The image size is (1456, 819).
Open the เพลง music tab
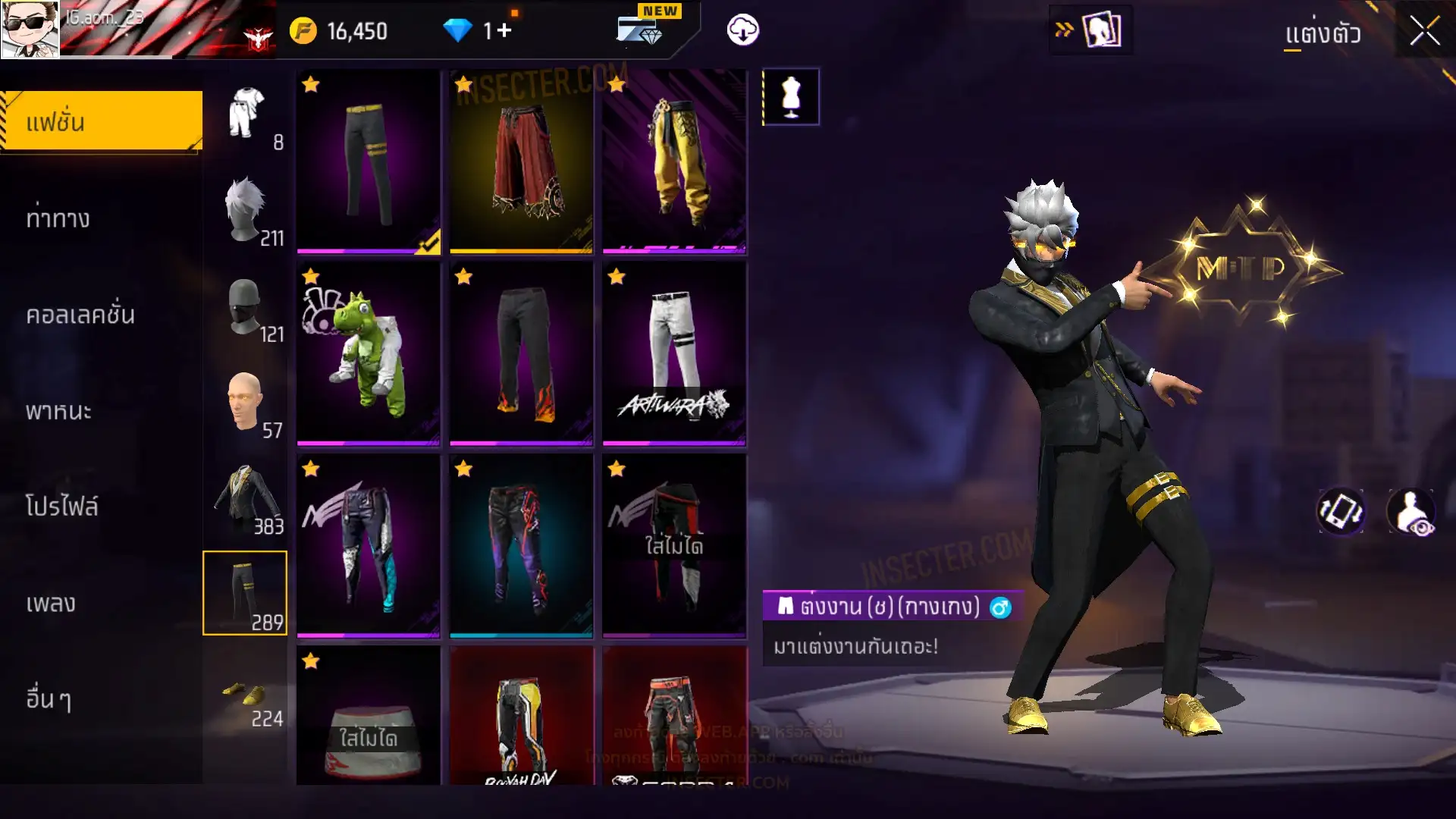[x=51, y=603]
